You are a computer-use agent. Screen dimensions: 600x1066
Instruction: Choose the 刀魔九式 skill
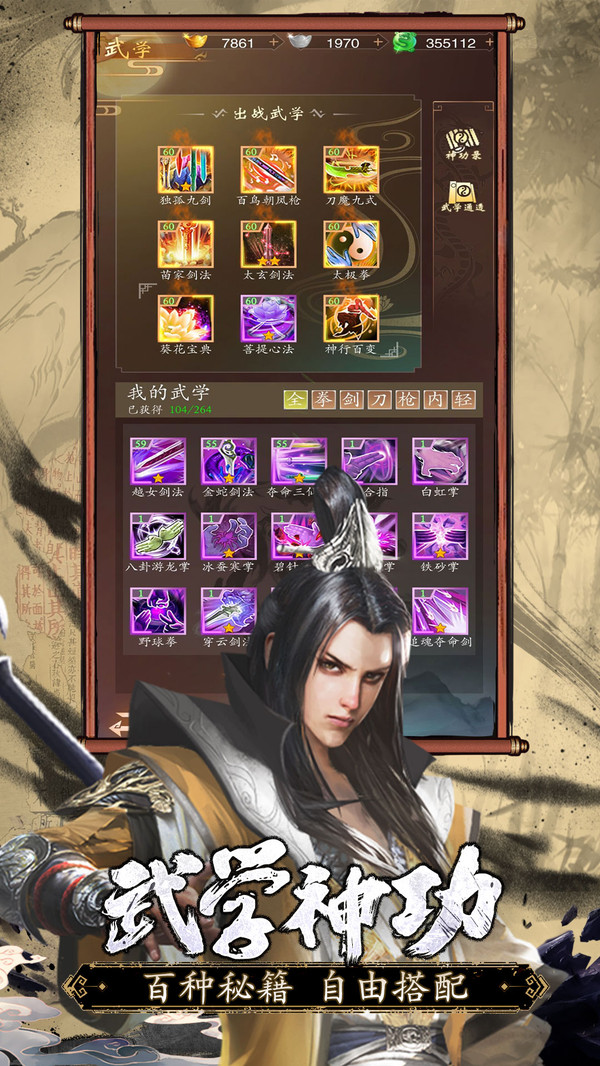(351, 171)
